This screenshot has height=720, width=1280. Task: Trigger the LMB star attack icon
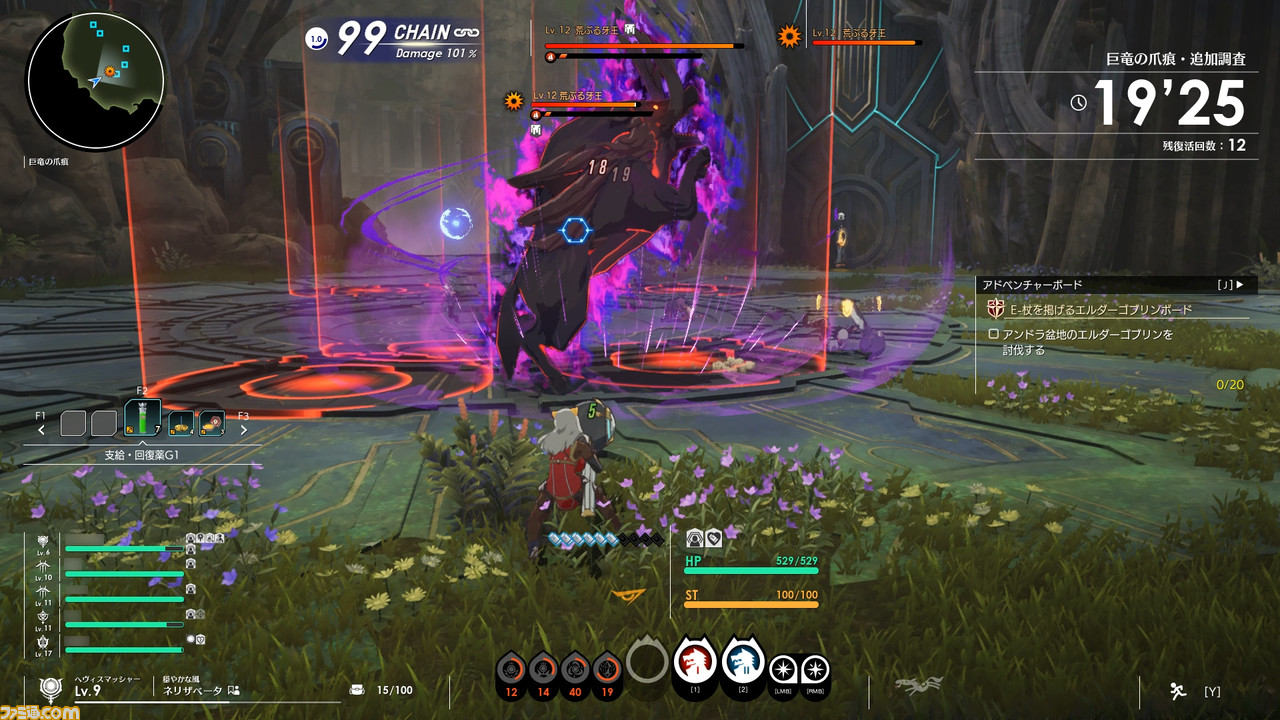pos(785,670)
